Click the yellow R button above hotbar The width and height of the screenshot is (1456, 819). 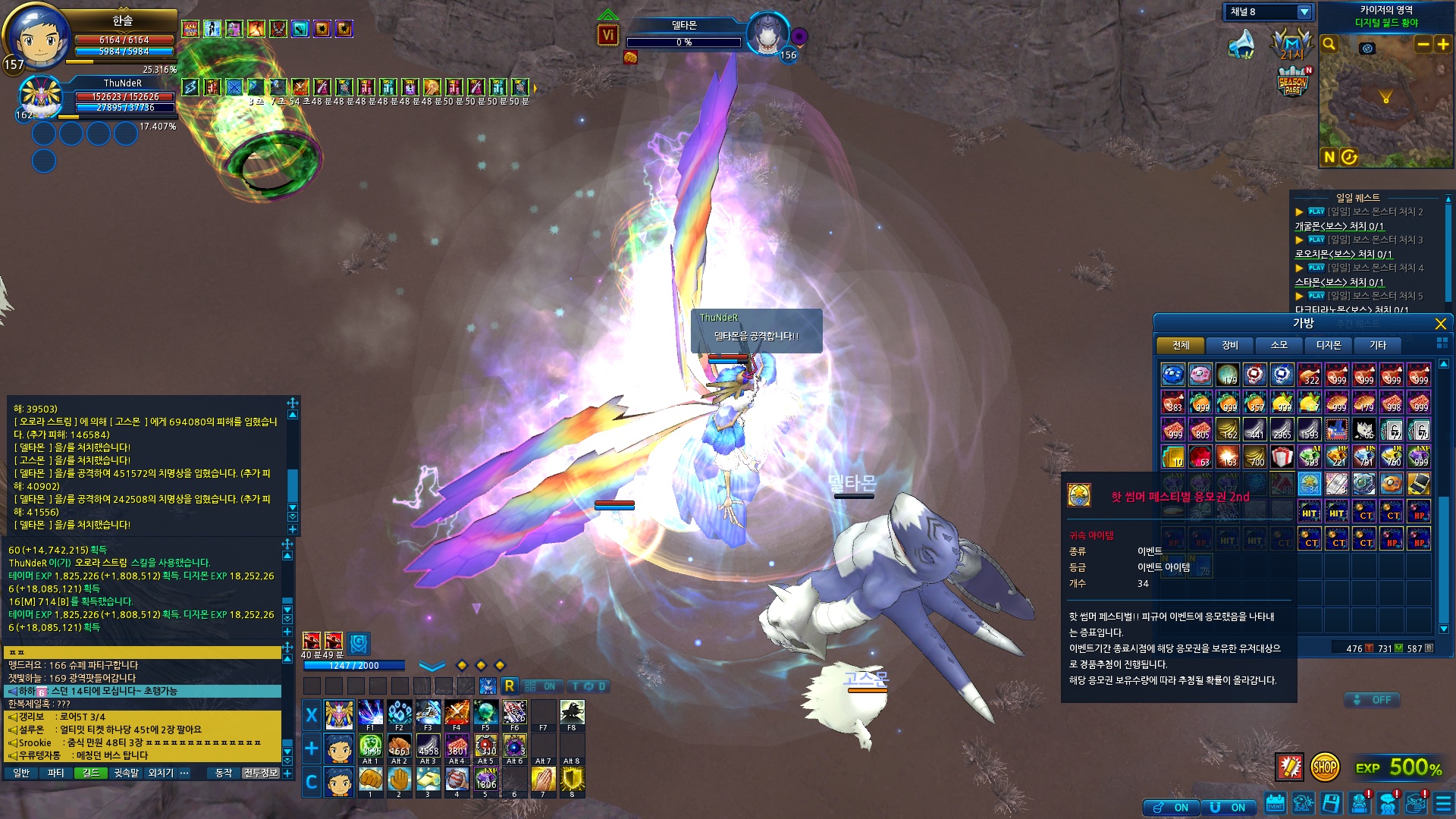pyautogui.click(x=510, y=686)
